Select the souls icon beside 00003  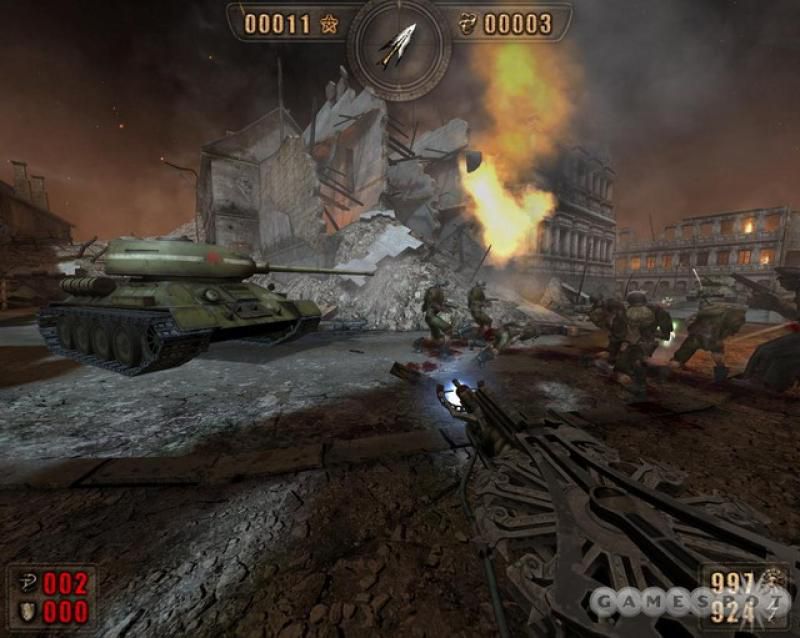(465, 24)
